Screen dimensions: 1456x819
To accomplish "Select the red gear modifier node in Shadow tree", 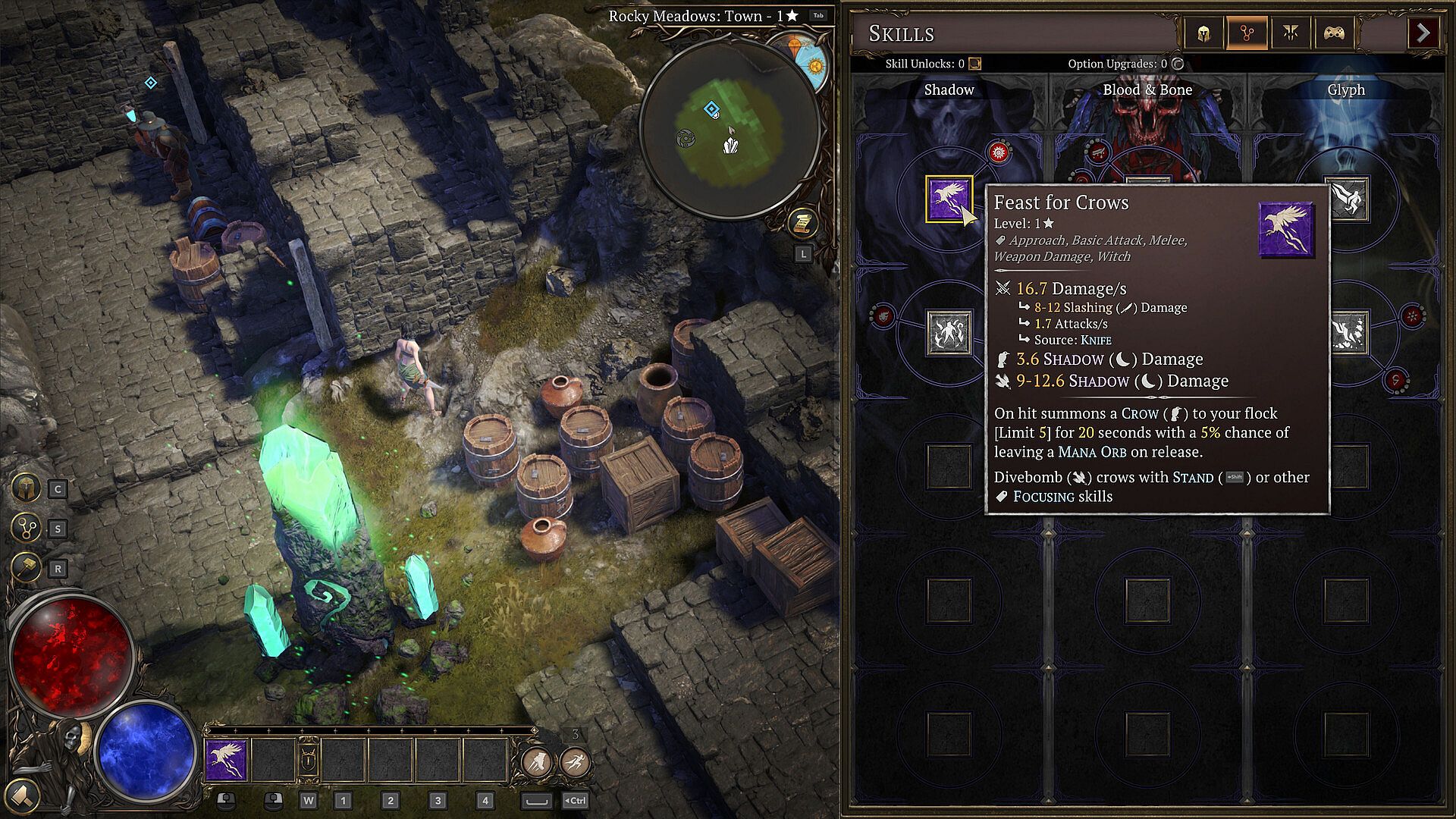I will [999, 152].
